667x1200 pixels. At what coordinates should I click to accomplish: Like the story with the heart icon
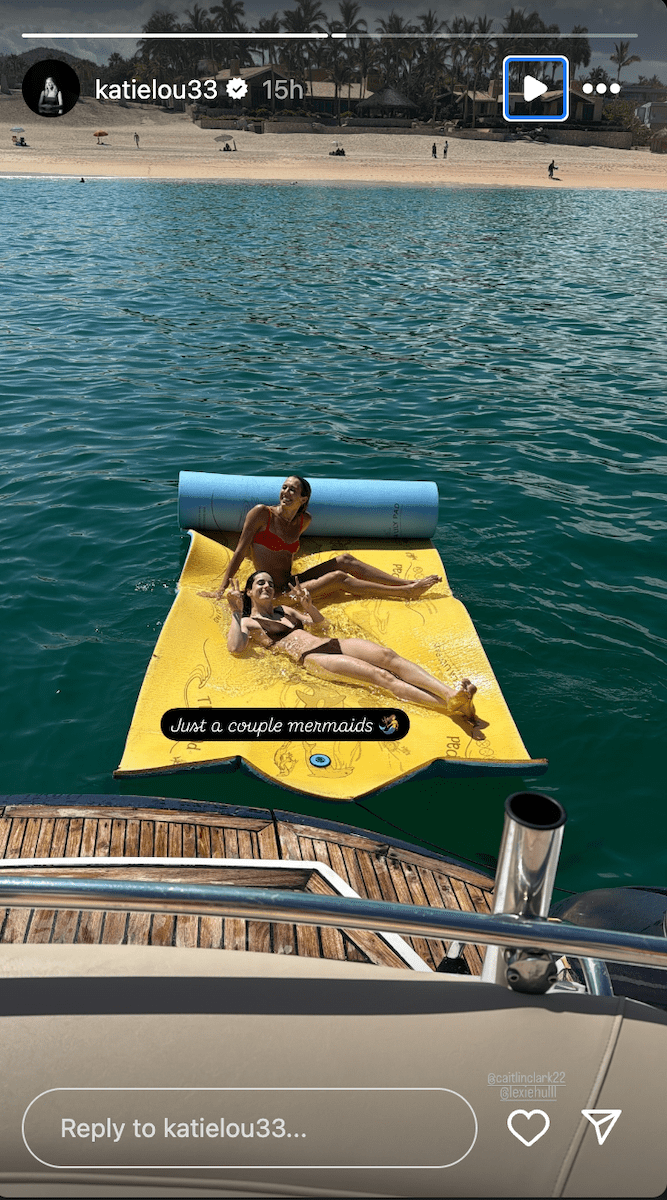[x=528, y=1128]
